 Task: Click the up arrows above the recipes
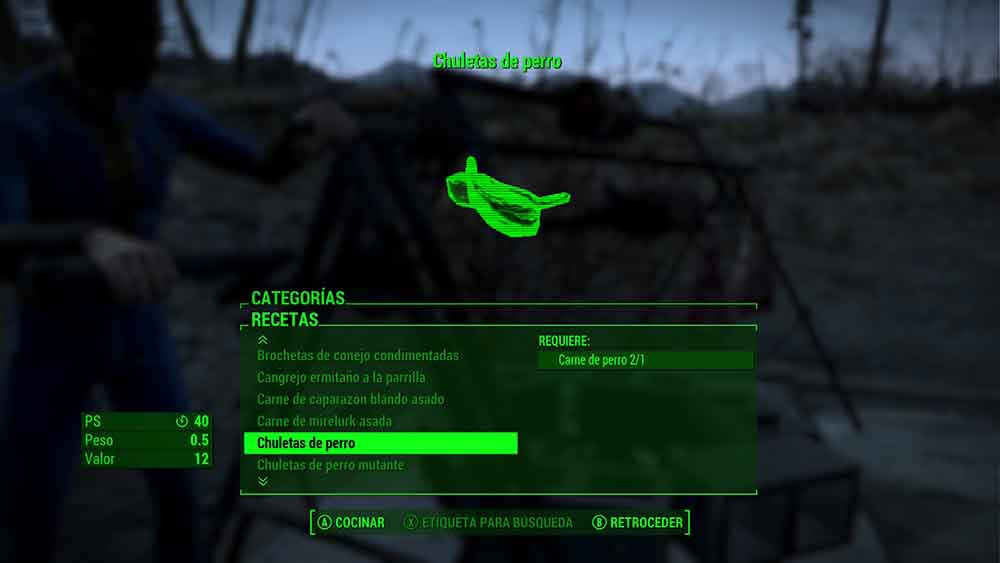pyautogui.click(x=263, y=340)
